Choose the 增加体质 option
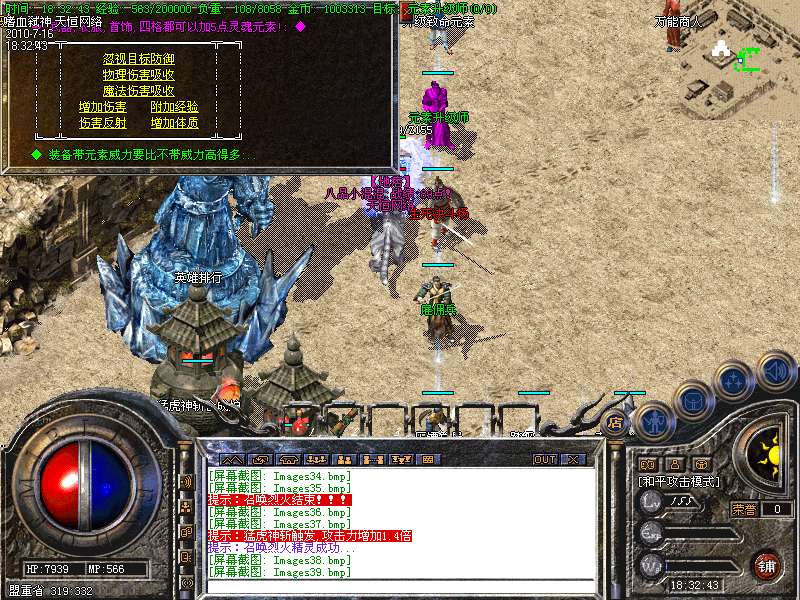Viewport: 800px width, 600px height. pyautogui.click(x=174, y=123)
